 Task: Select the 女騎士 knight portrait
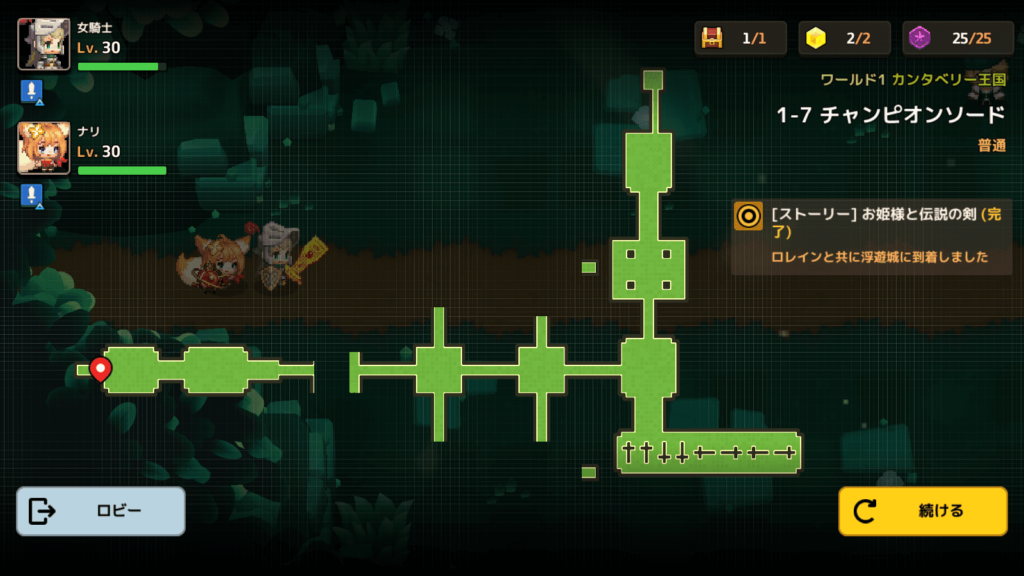(x=44, y=45)
